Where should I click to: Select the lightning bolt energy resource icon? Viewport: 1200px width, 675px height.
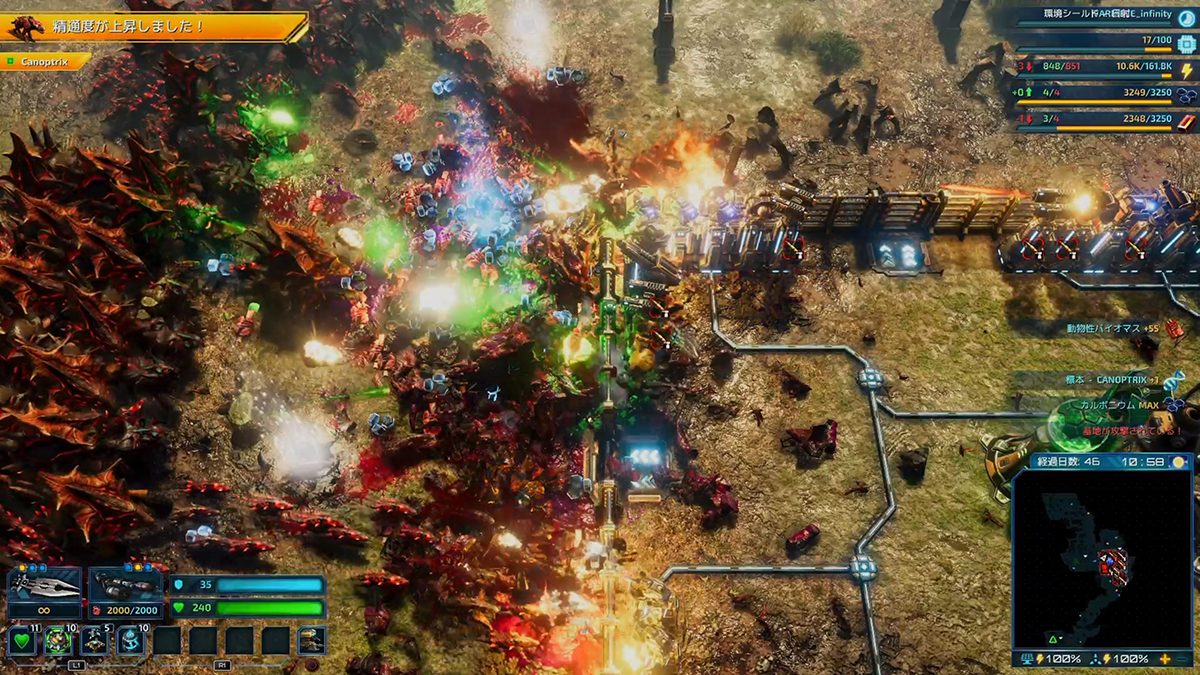point(1186,70)
